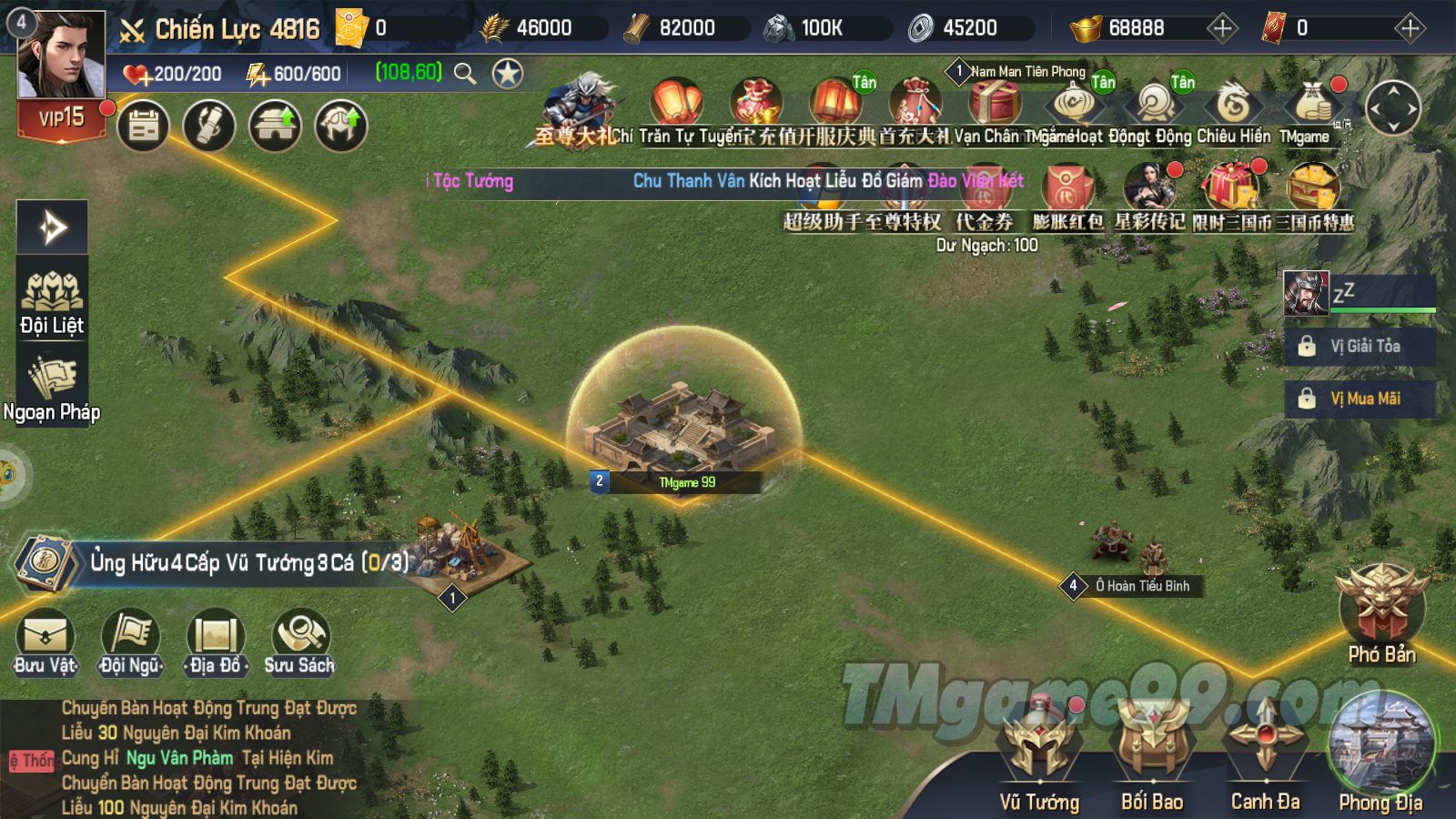Show the Địa Đồ map
Viewport: 1456px width, 819px height.
click(x=216, y=642)
